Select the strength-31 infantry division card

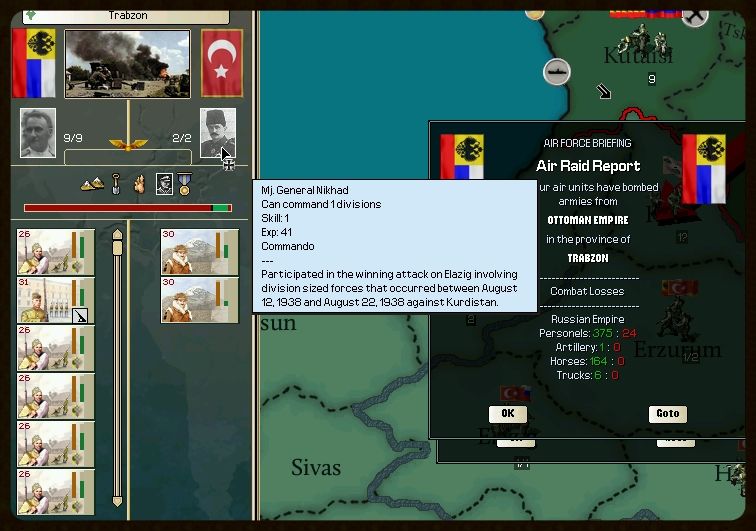56,300
